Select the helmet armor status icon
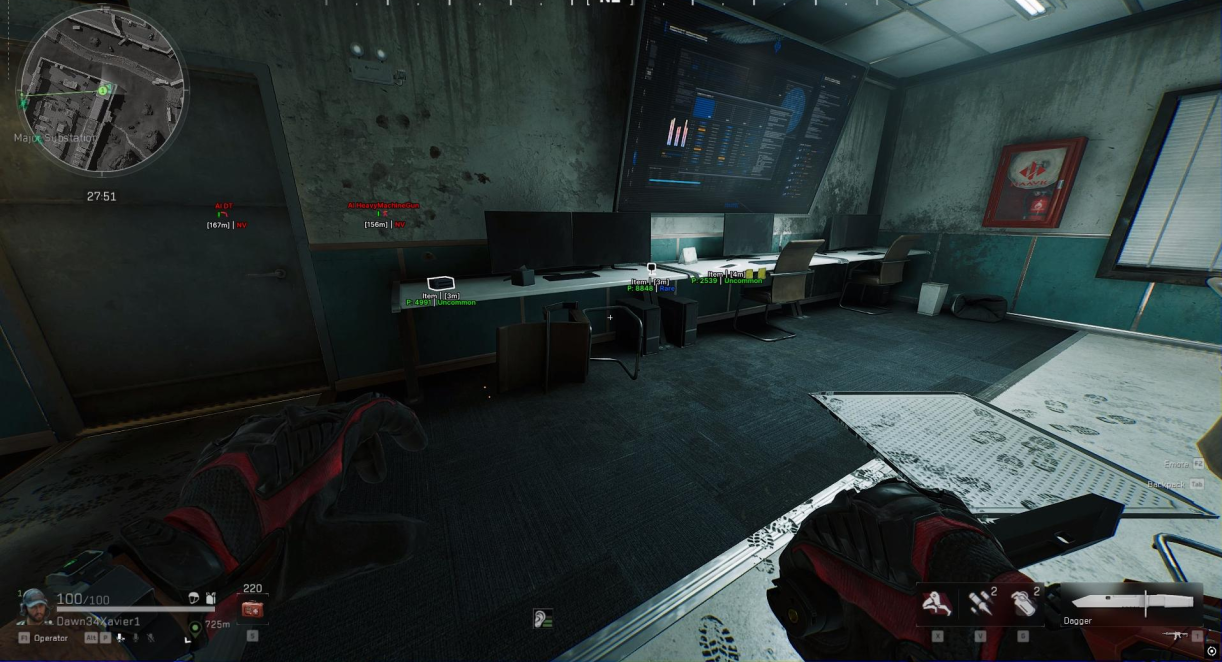Viewport: 1222px width, 662px height. click(194, 598)
